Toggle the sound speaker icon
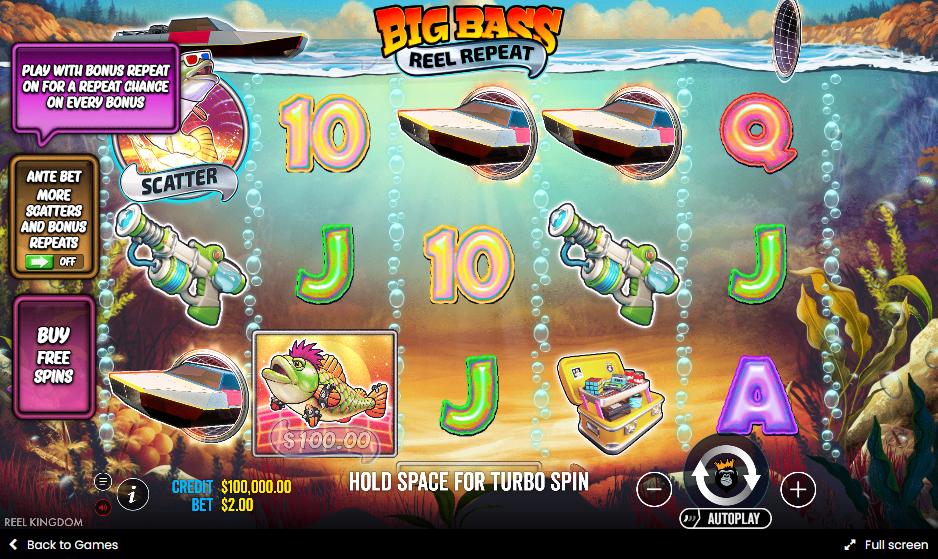938x559 pixels. click(x=103, y=507)
